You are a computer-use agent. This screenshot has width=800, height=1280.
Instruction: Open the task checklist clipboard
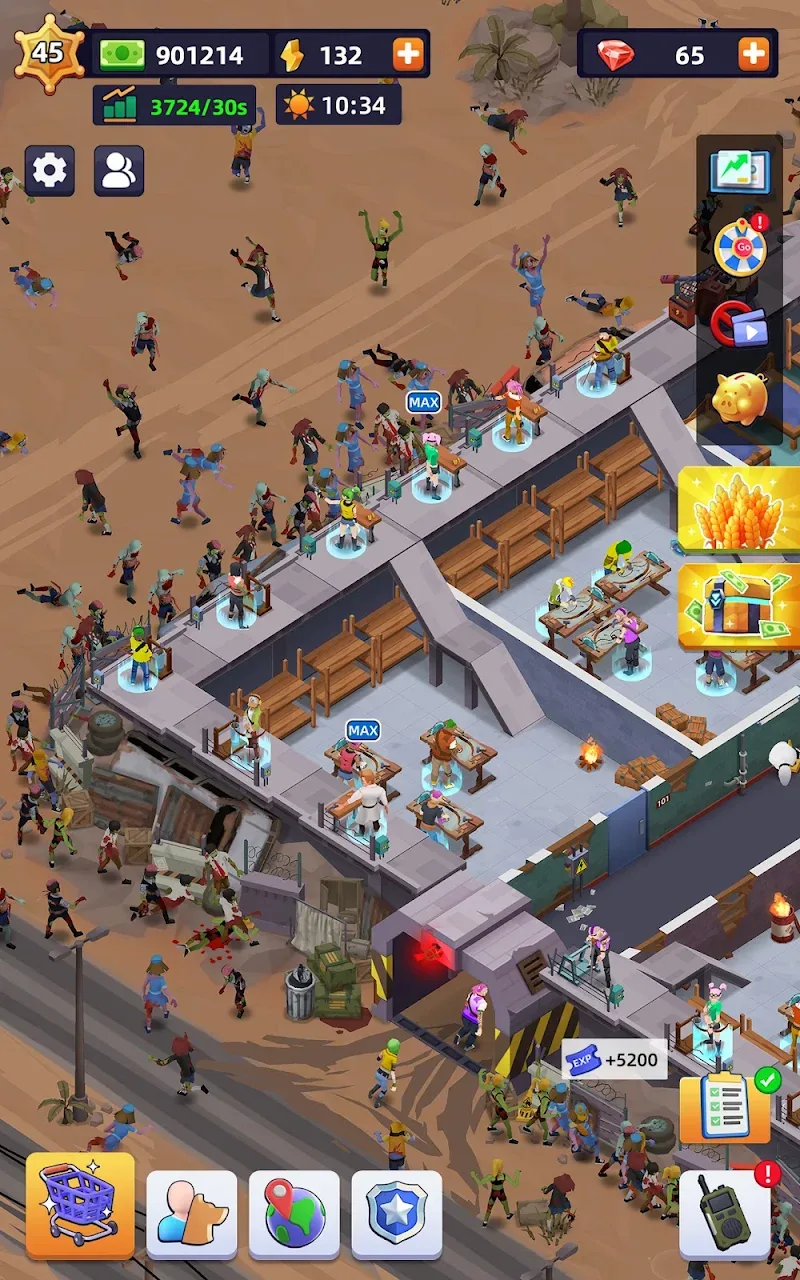[x=725, y=1108]
